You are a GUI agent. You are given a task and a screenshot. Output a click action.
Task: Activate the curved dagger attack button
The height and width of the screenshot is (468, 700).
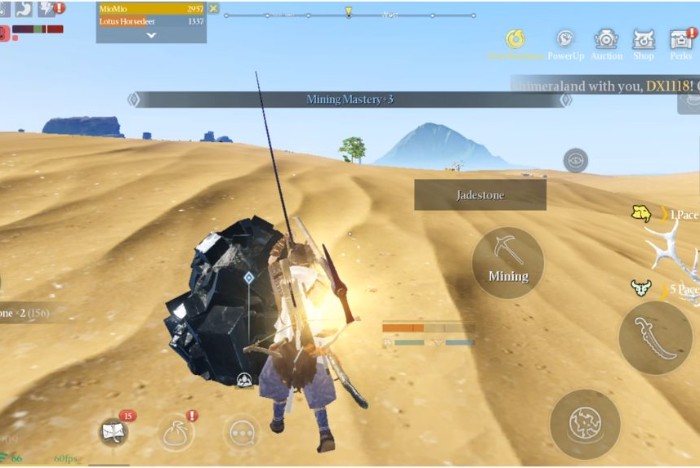656,338
